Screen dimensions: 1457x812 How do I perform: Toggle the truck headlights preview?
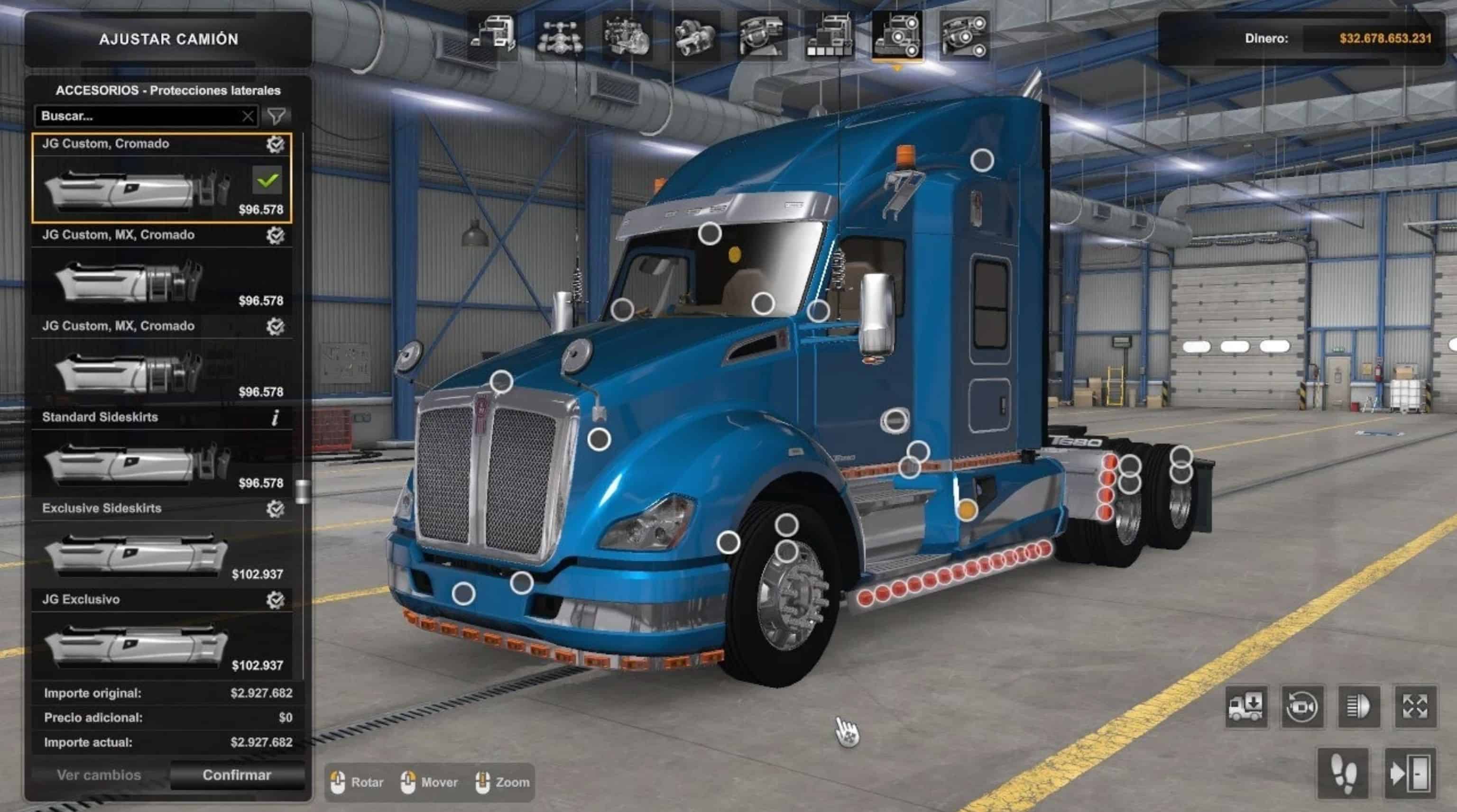[1358, 706]
